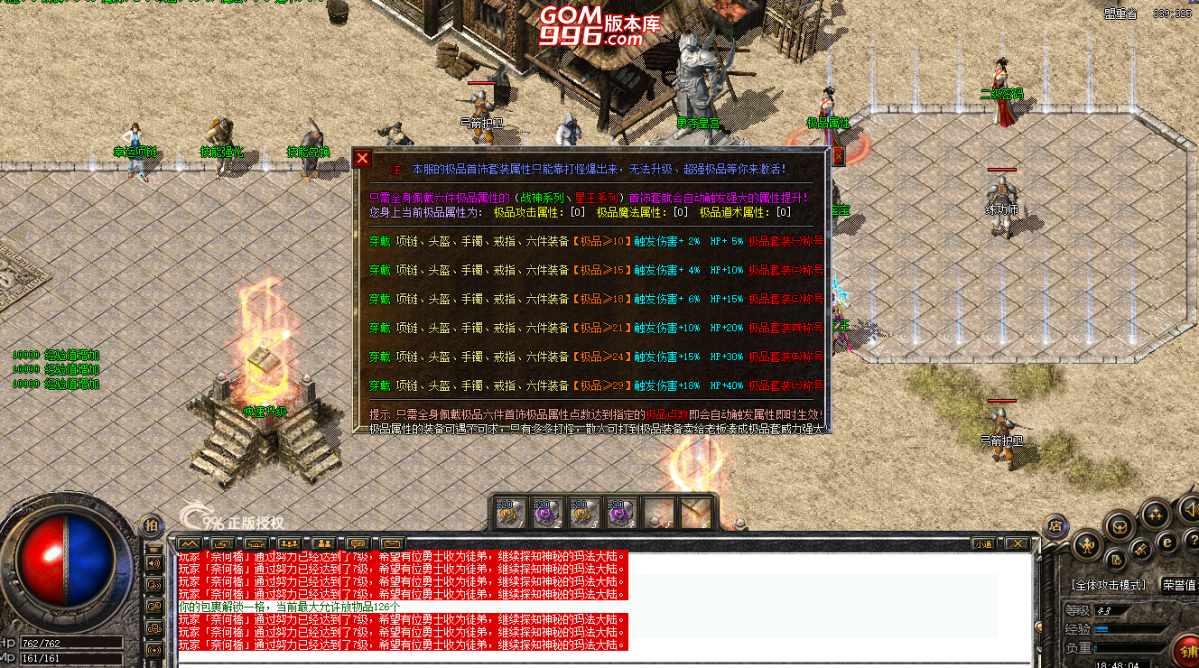This screenshot has height=668, width=1199.
Task: Use the second purple swirl hotbar item
Action: coord(545,513)
